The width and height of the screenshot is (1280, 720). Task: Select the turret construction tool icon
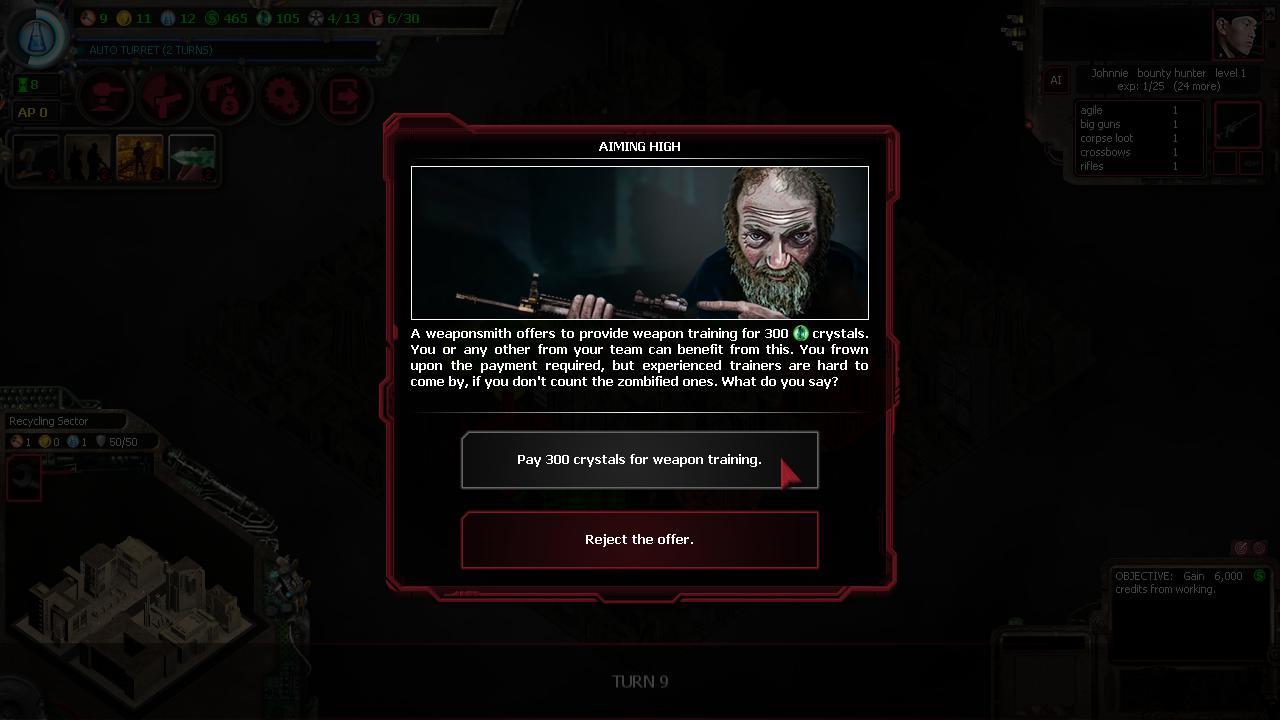pyautogui.click(x=105, y=97)
